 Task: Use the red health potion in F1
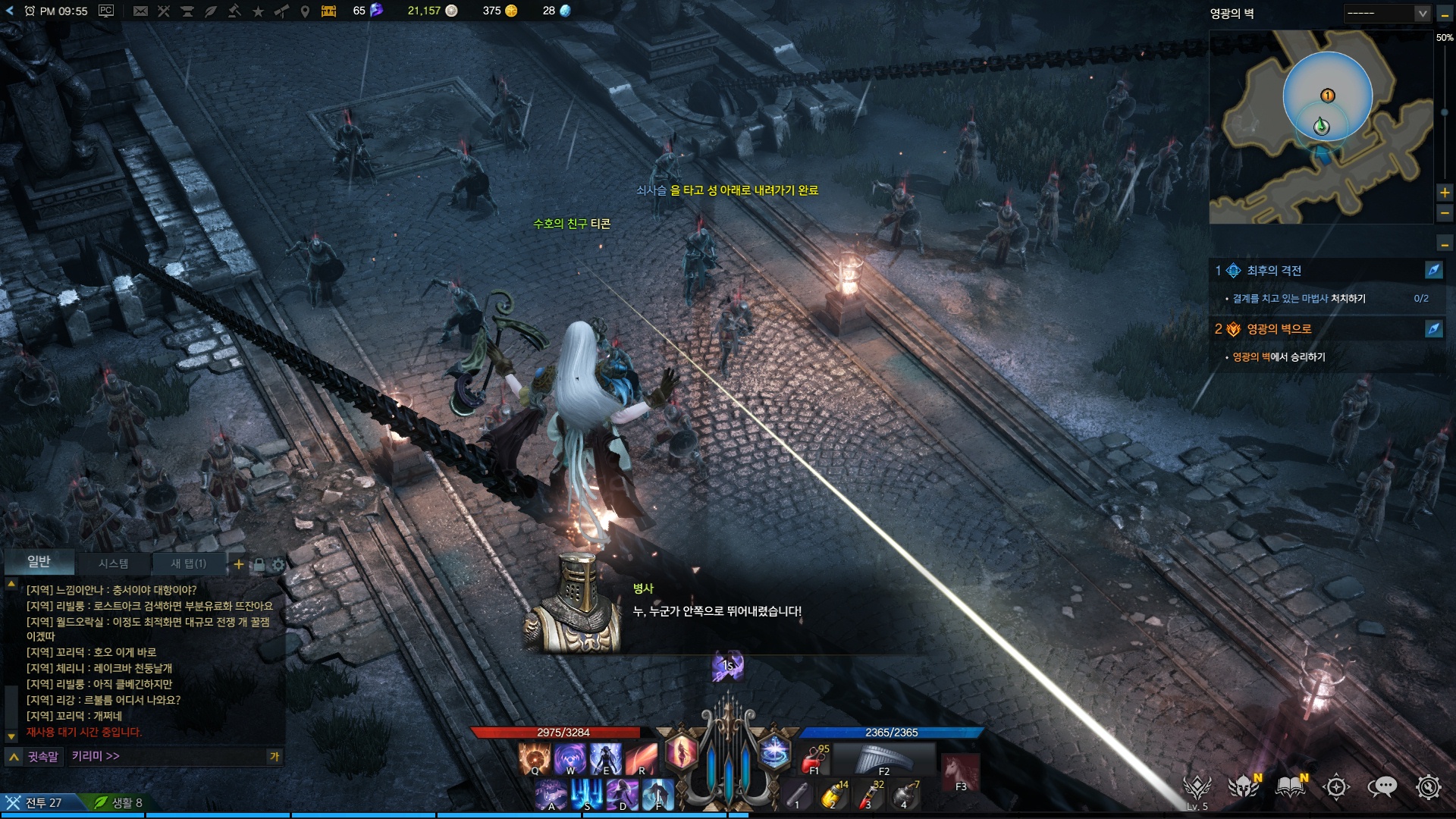[815, 758]
